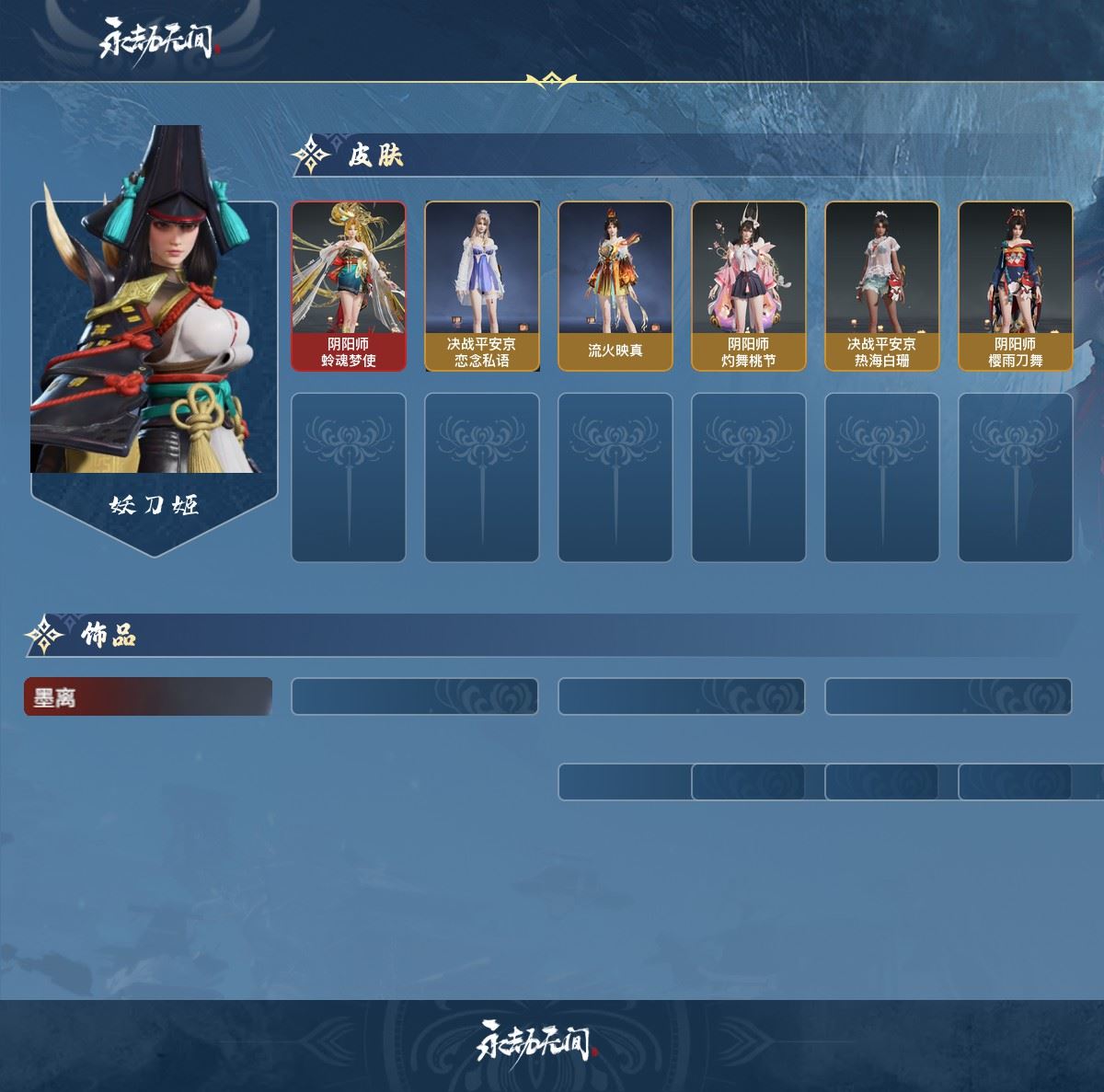
Task: Click the 永劫无间 logo in the header
Action: [x=156, y=40]
